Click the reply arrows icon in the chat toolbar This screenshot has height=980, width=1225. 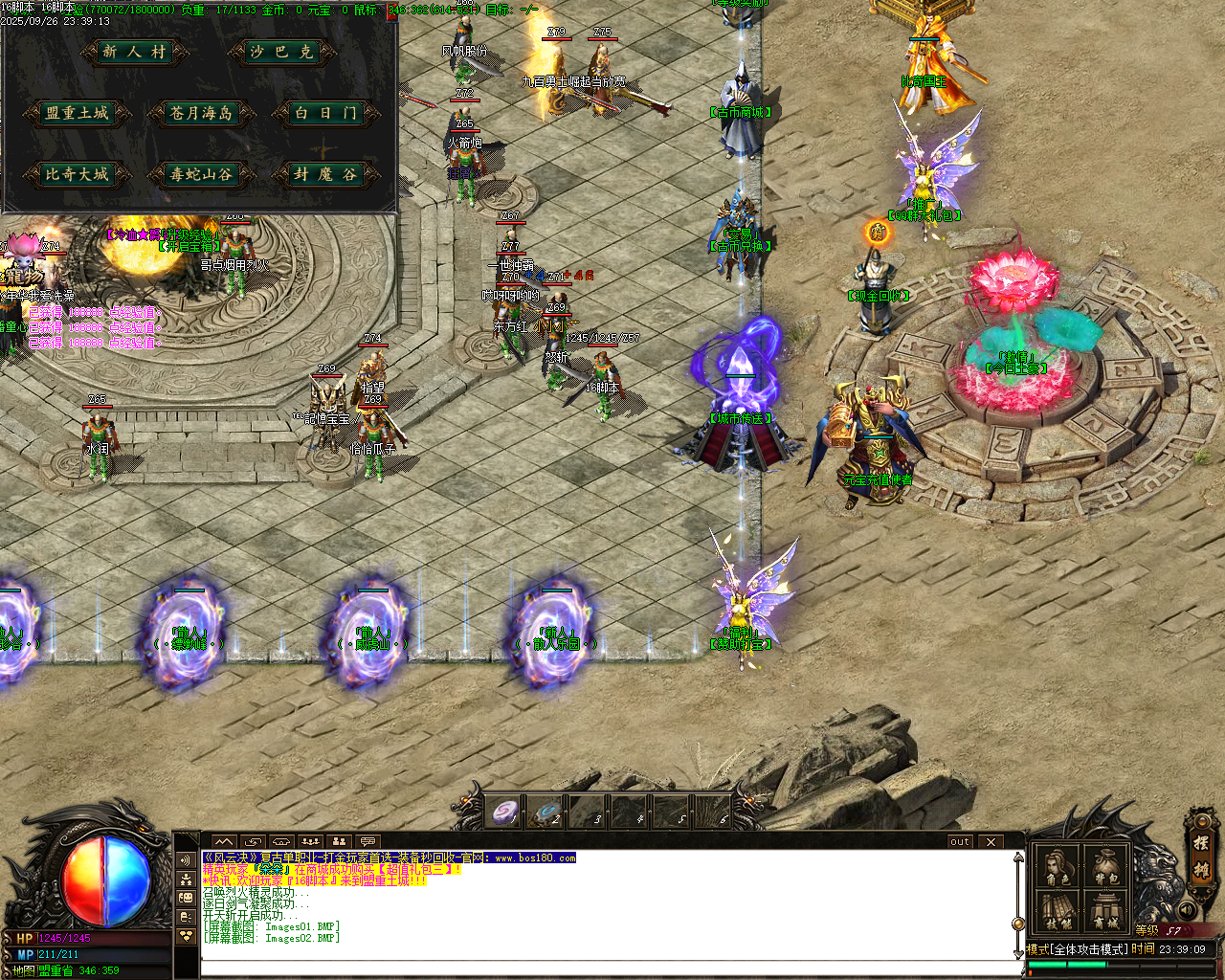253,840
